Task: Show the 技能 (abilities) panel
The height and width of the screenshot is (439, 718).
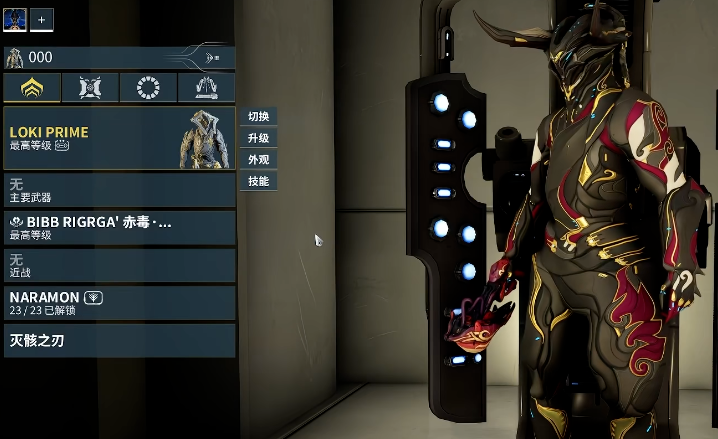Action: 258,181
